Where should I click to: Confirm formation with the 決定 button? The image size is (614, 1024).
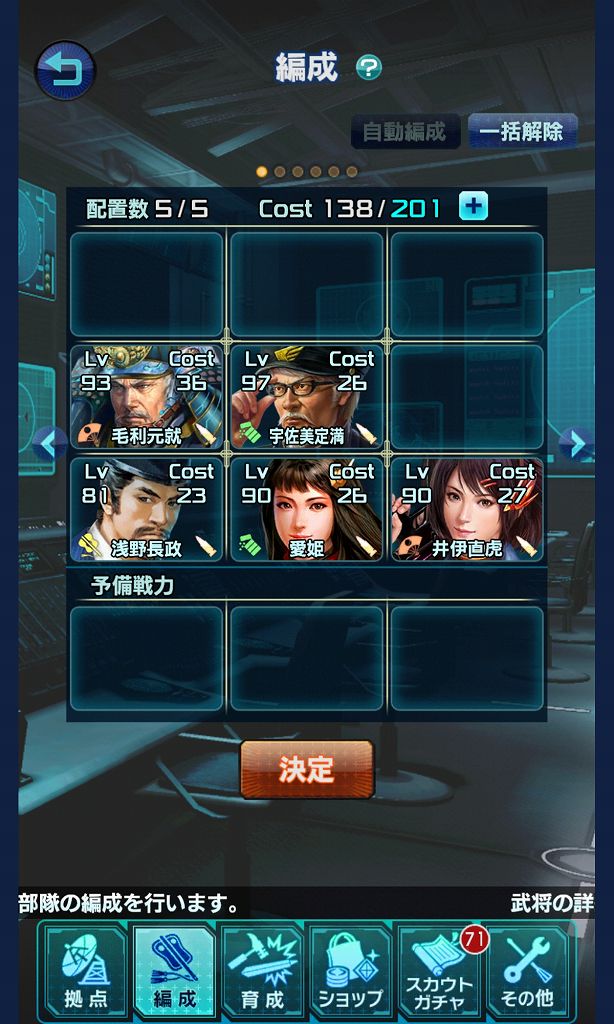(x=306, y=768)
